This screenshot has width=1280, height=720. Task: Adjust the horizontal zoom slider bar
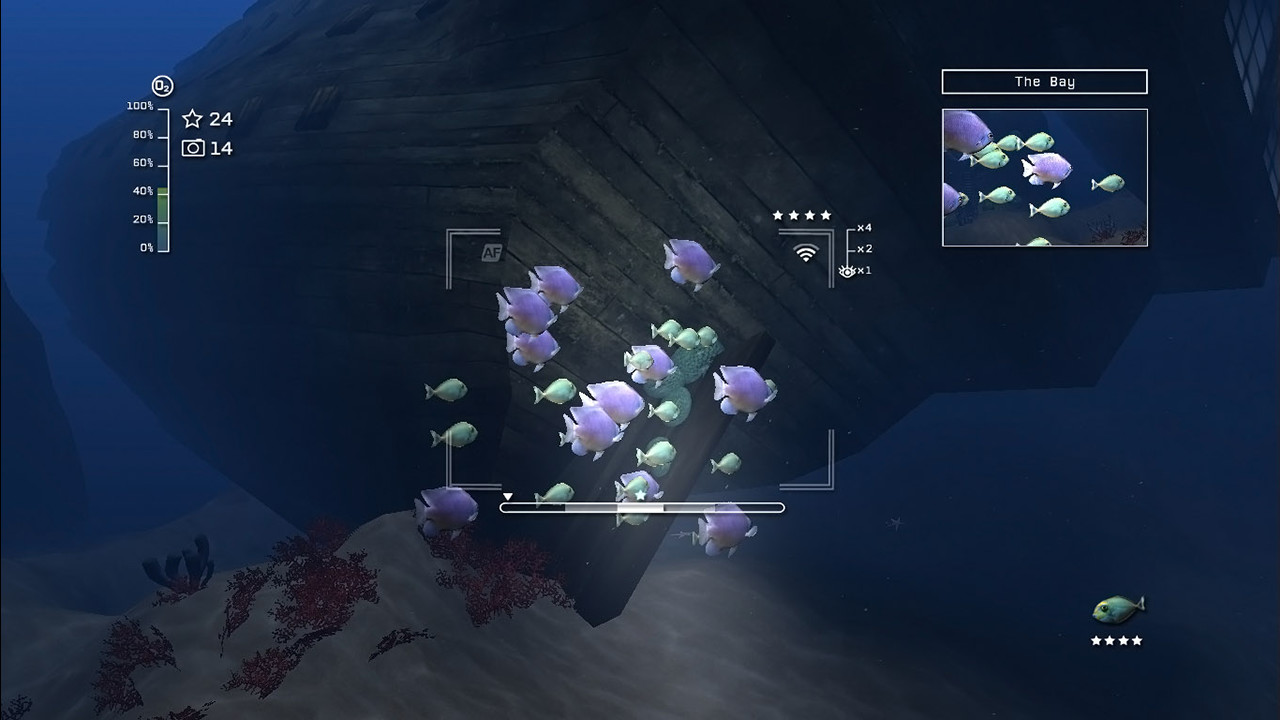pos(640,507)
